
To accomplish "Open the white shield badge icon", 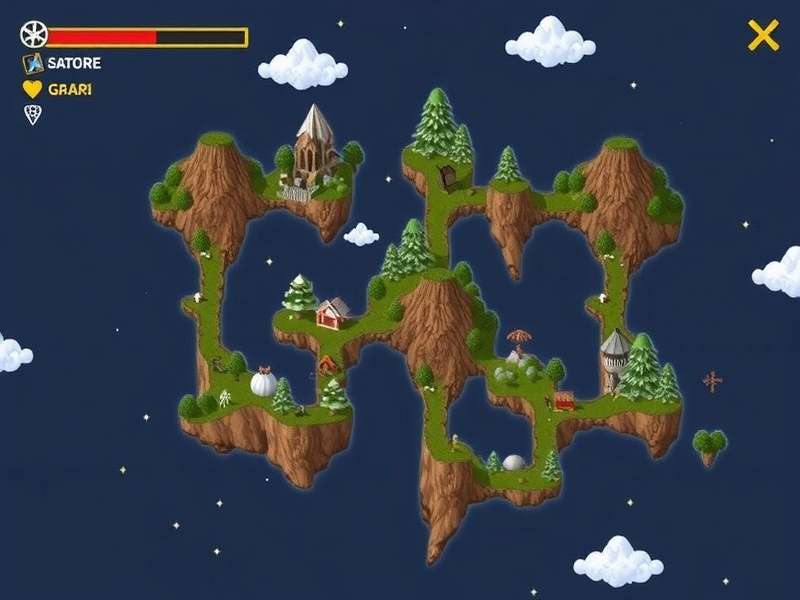I will point(32,115).
